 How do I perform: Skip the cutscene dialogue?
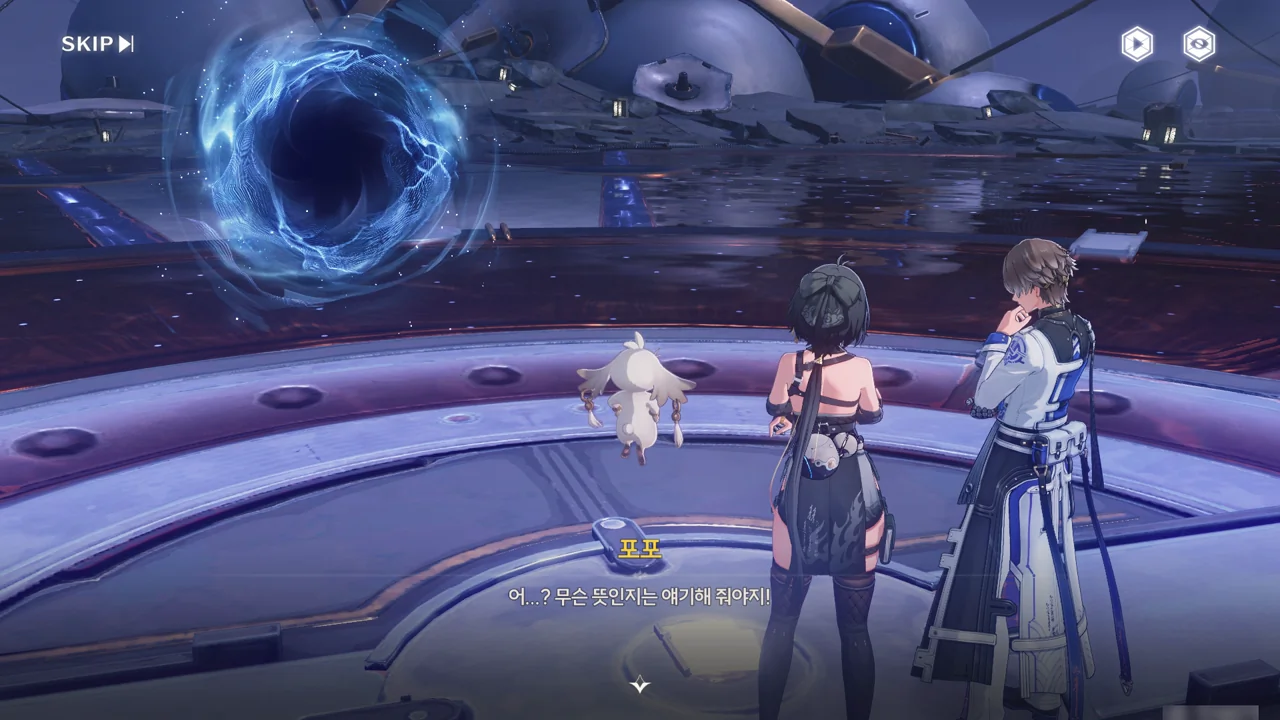click(x=97, y=44)
